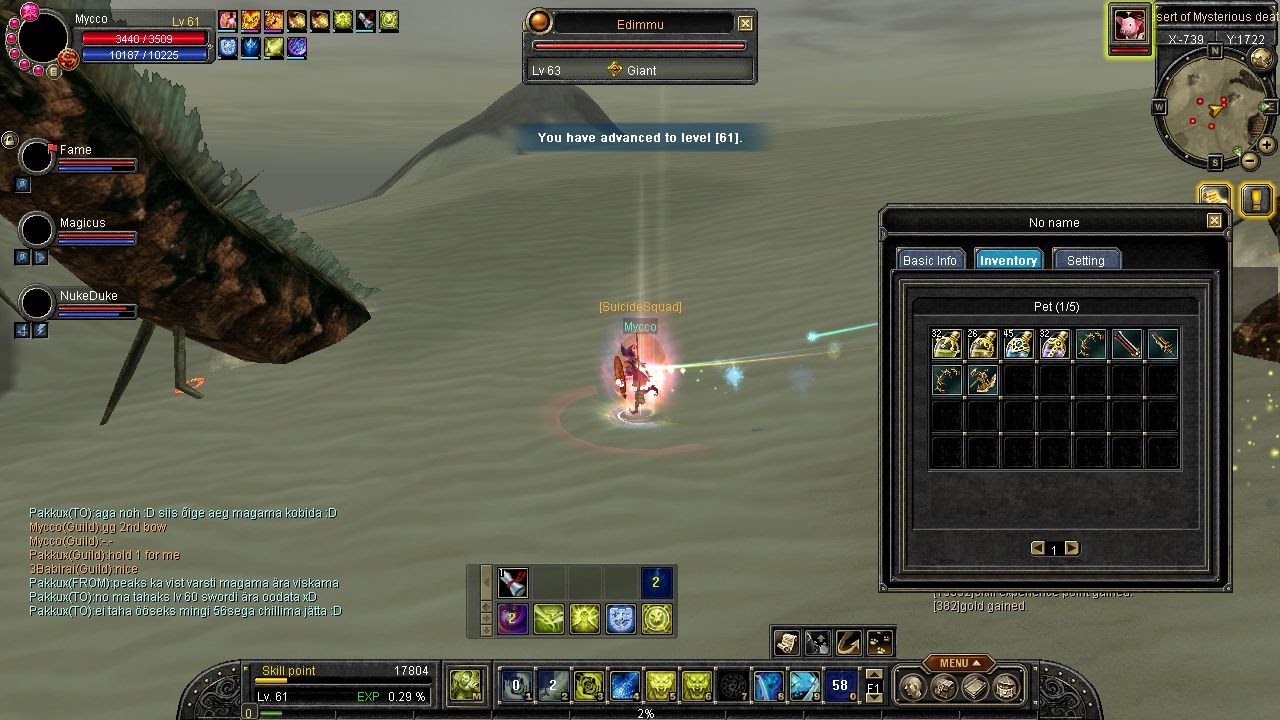This screenshot has height=720, width=1280.
Task: Open the pet Setting tab
Action: tap(1085, 260)
